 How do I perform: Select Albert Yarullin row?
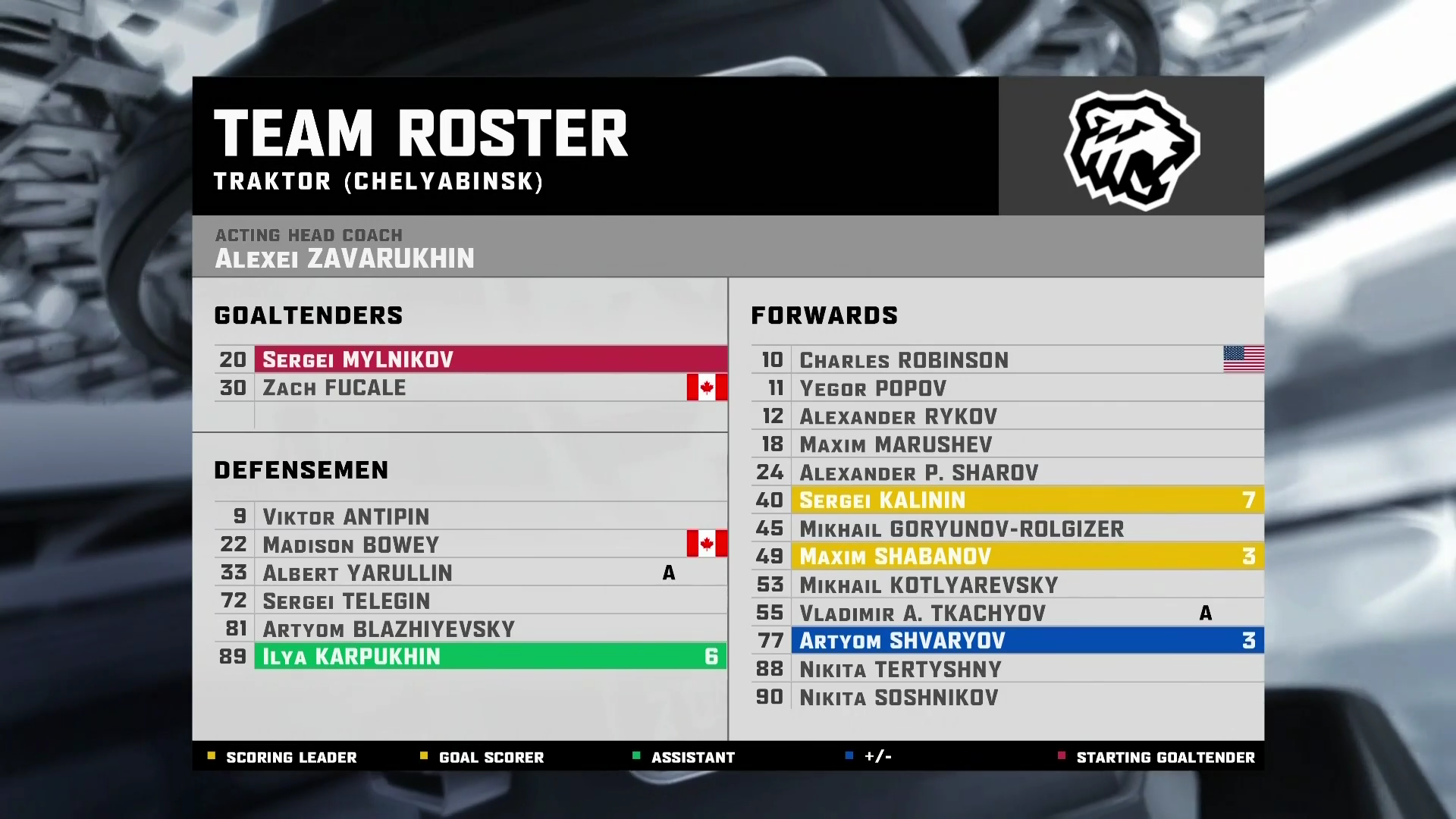(470, 573)
